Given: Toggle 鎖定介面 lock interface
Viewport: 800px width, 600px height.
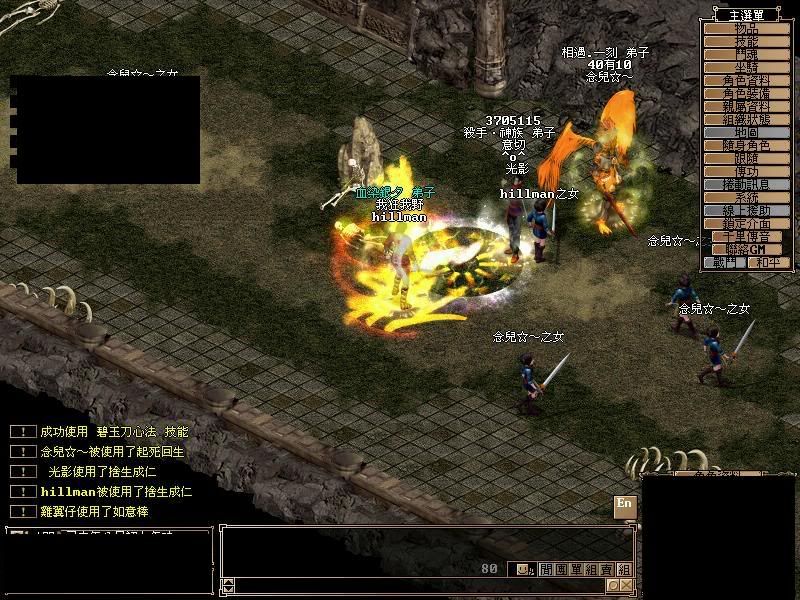Looking at the screenshot, I should click(746, 224).
